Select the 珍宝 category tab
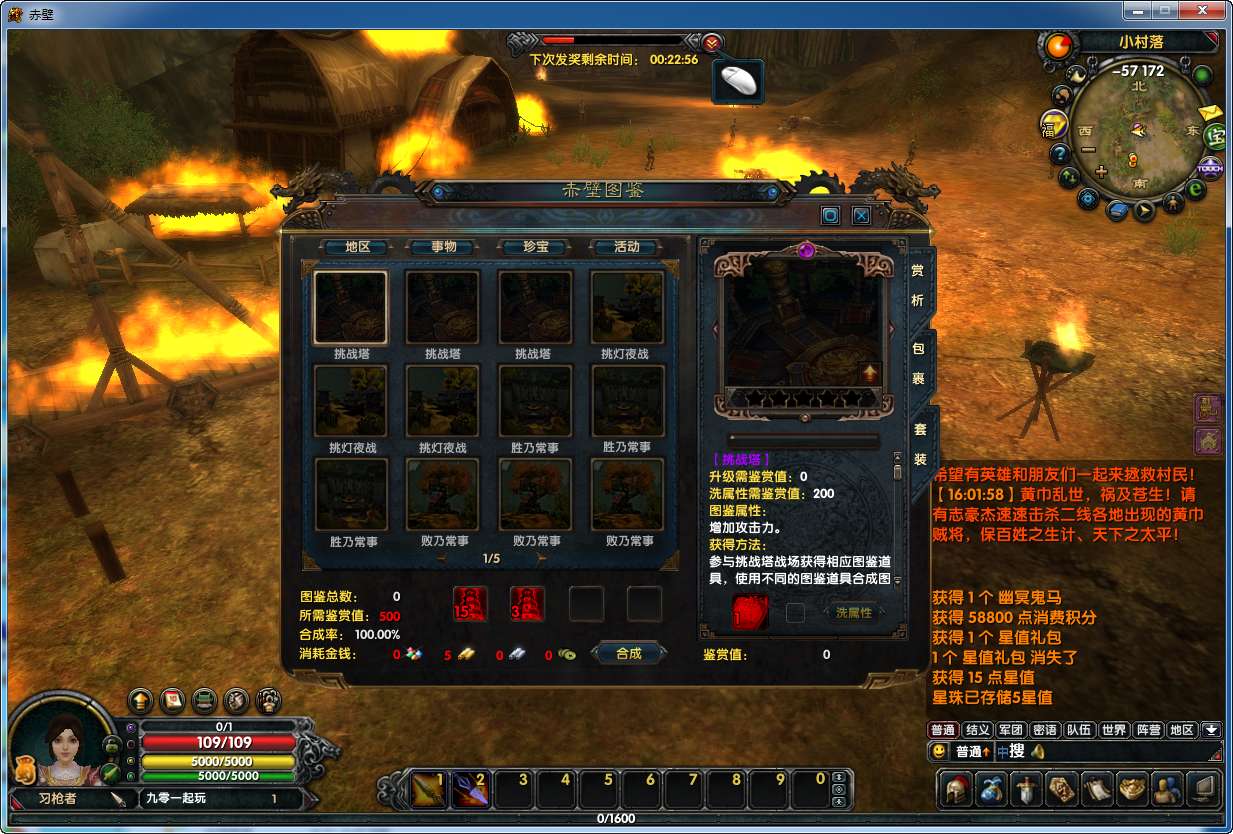Viewport: 1233px width, 834px height. [535, 247]
